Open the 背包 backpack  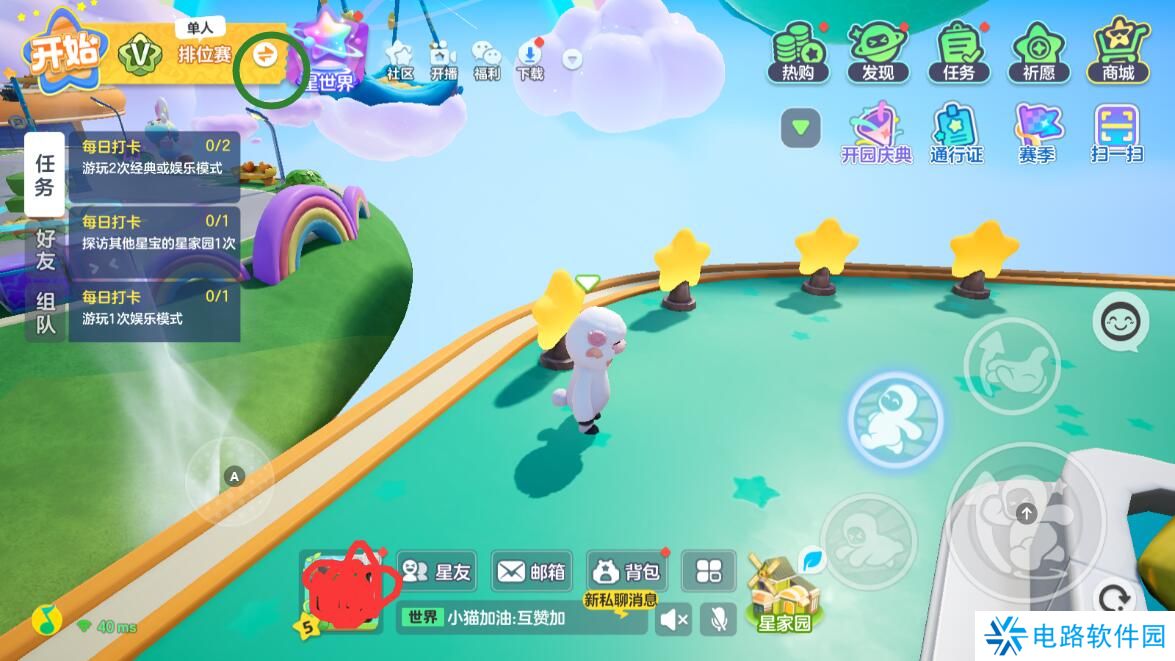[x=627, y=571]
